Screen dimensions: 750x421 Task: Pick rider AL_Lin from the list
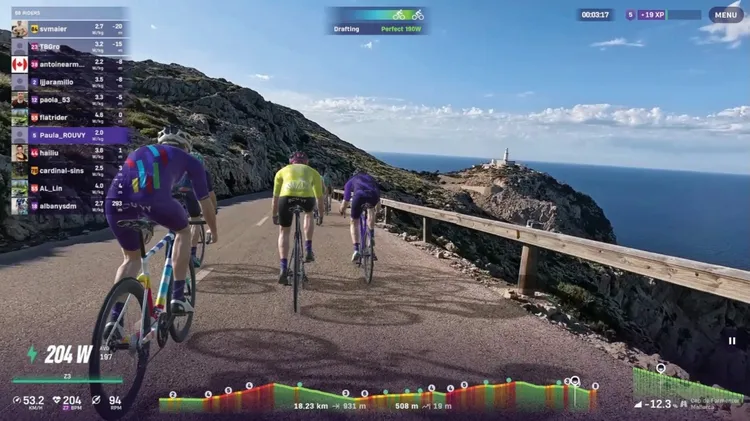click(x=69, y=188)
